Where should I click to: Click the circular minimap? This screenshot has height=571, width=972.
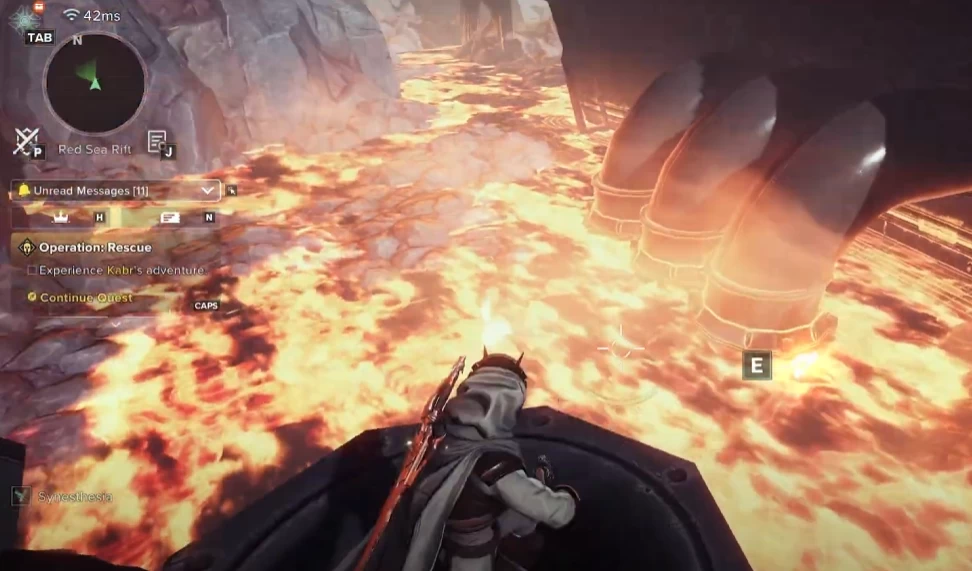95,82
